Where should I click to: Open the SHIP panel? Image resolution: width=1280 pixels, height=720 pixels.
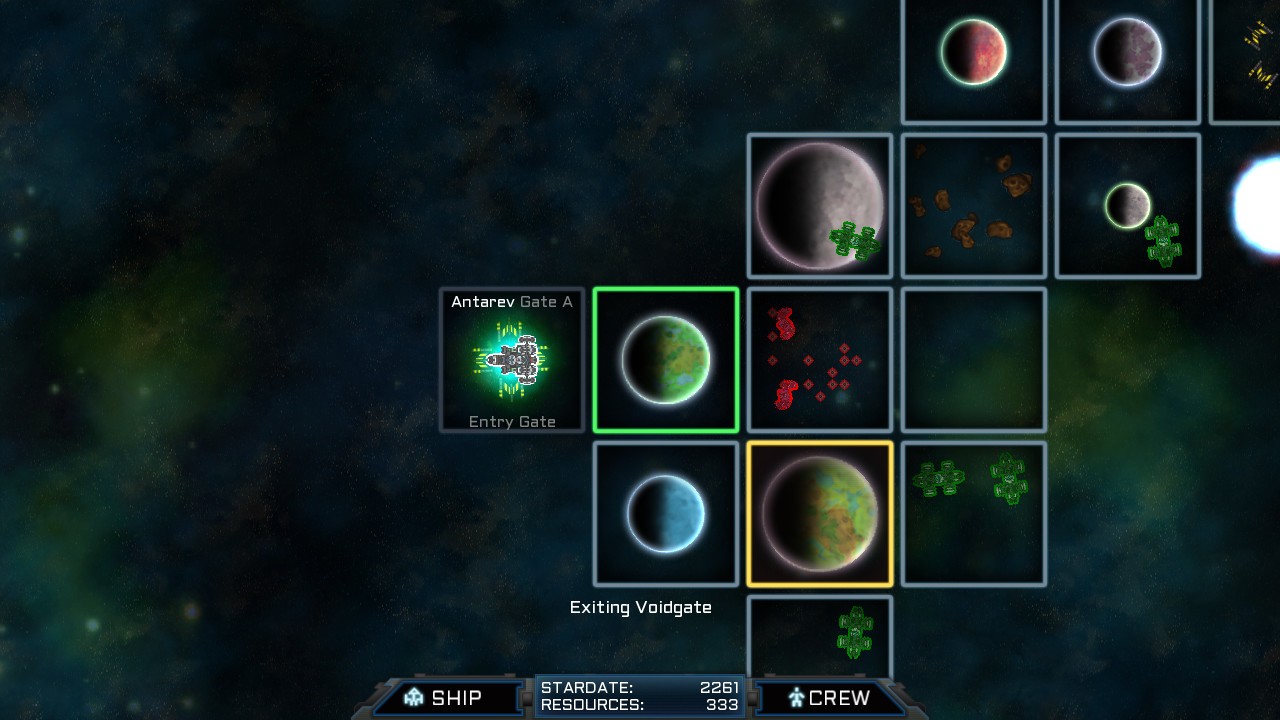tap(447, 697)
